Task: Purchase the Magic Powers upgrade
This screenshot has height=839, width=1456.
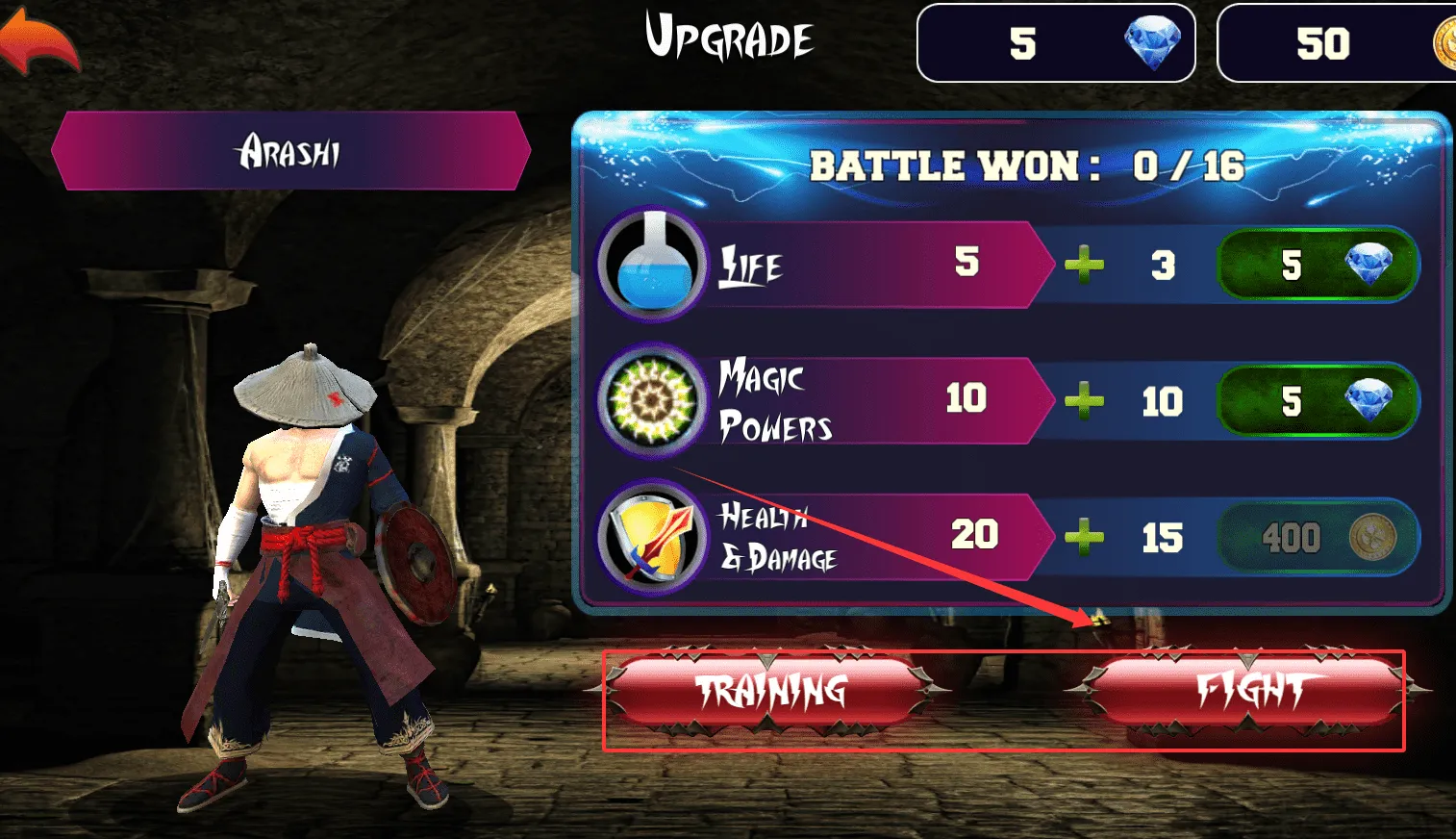Action: point(1318,400)
